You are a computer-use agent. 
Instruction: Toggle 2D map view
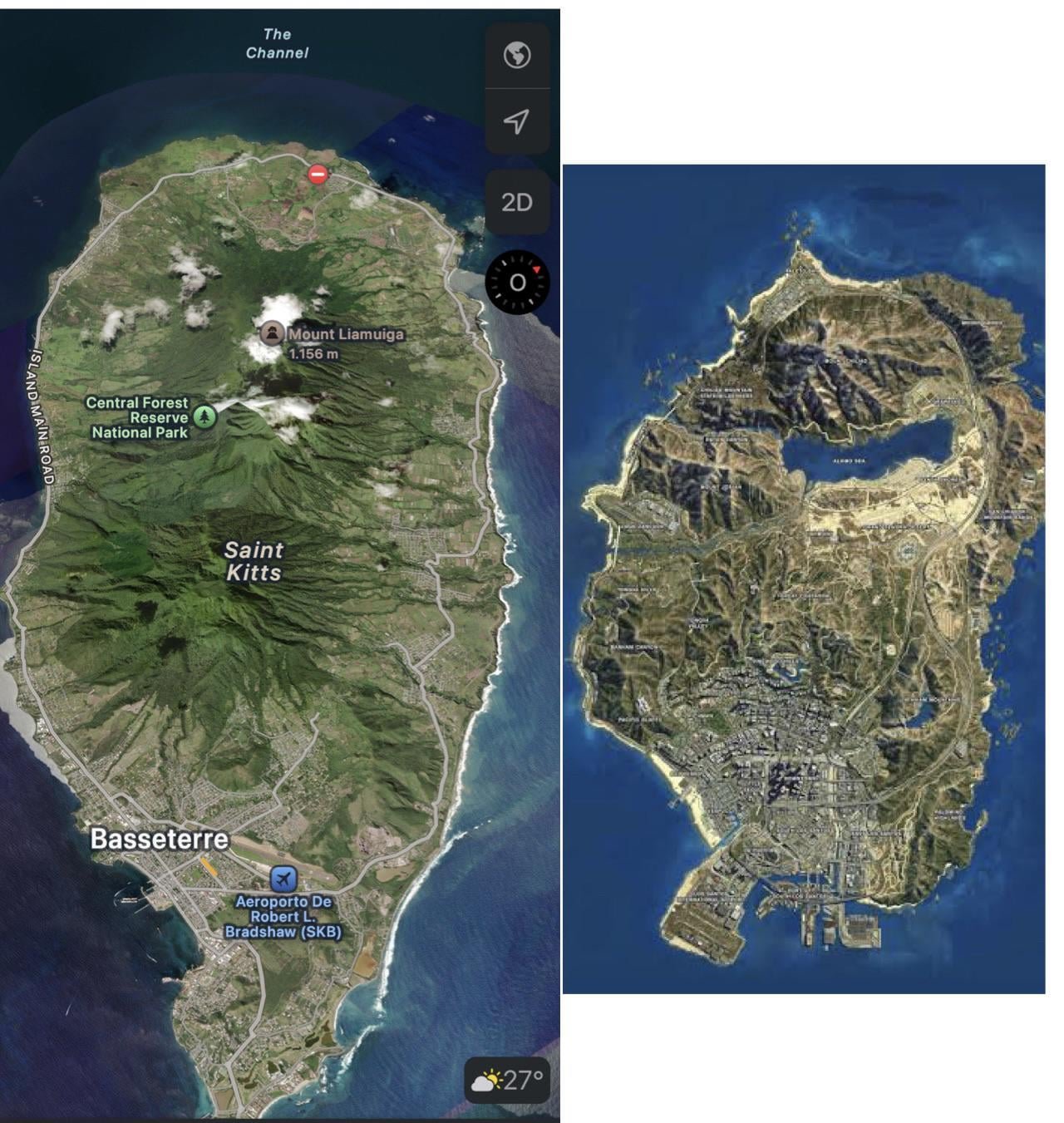tap(515, 202)
